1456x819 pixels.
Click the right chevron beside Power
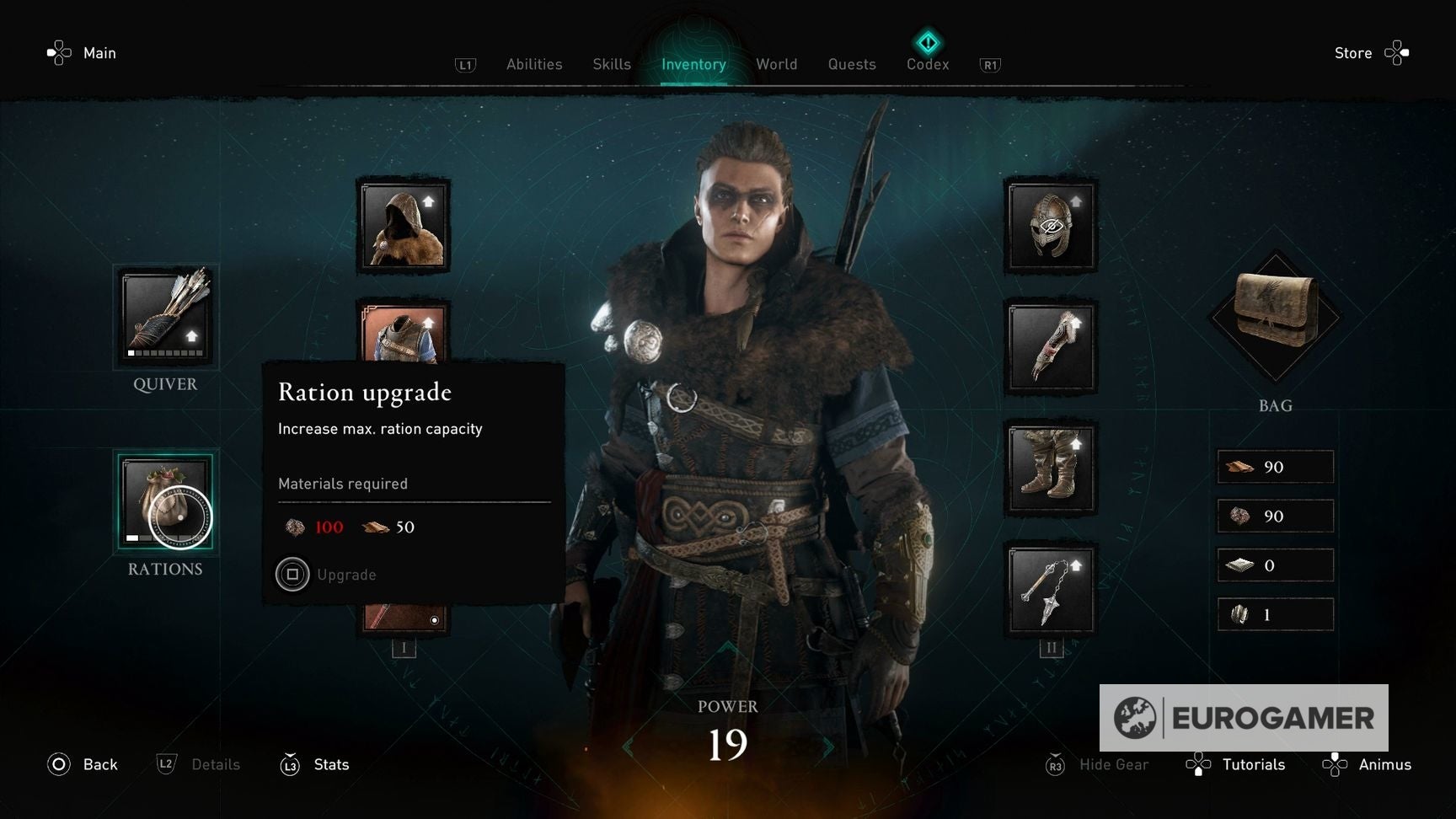point(829,745)
